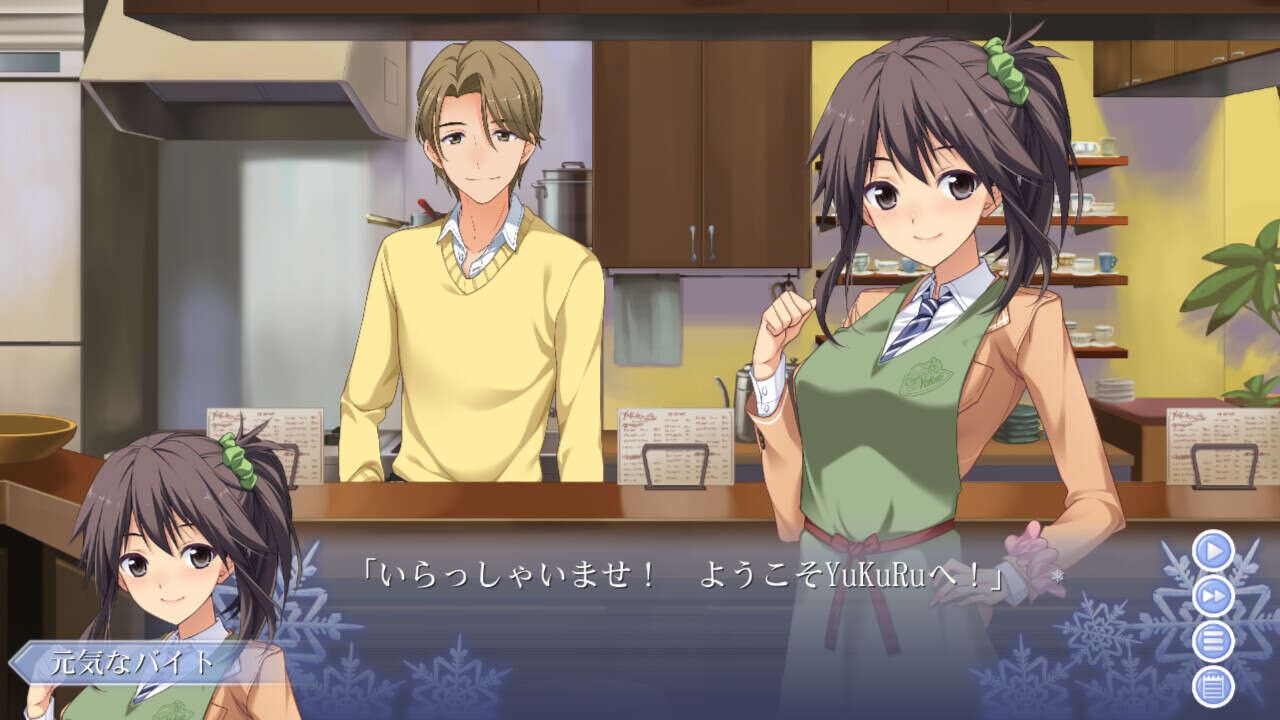Screen dimensions: 1280x720
Task: Show the backlog with the notepad icon
Action: 1213,686
